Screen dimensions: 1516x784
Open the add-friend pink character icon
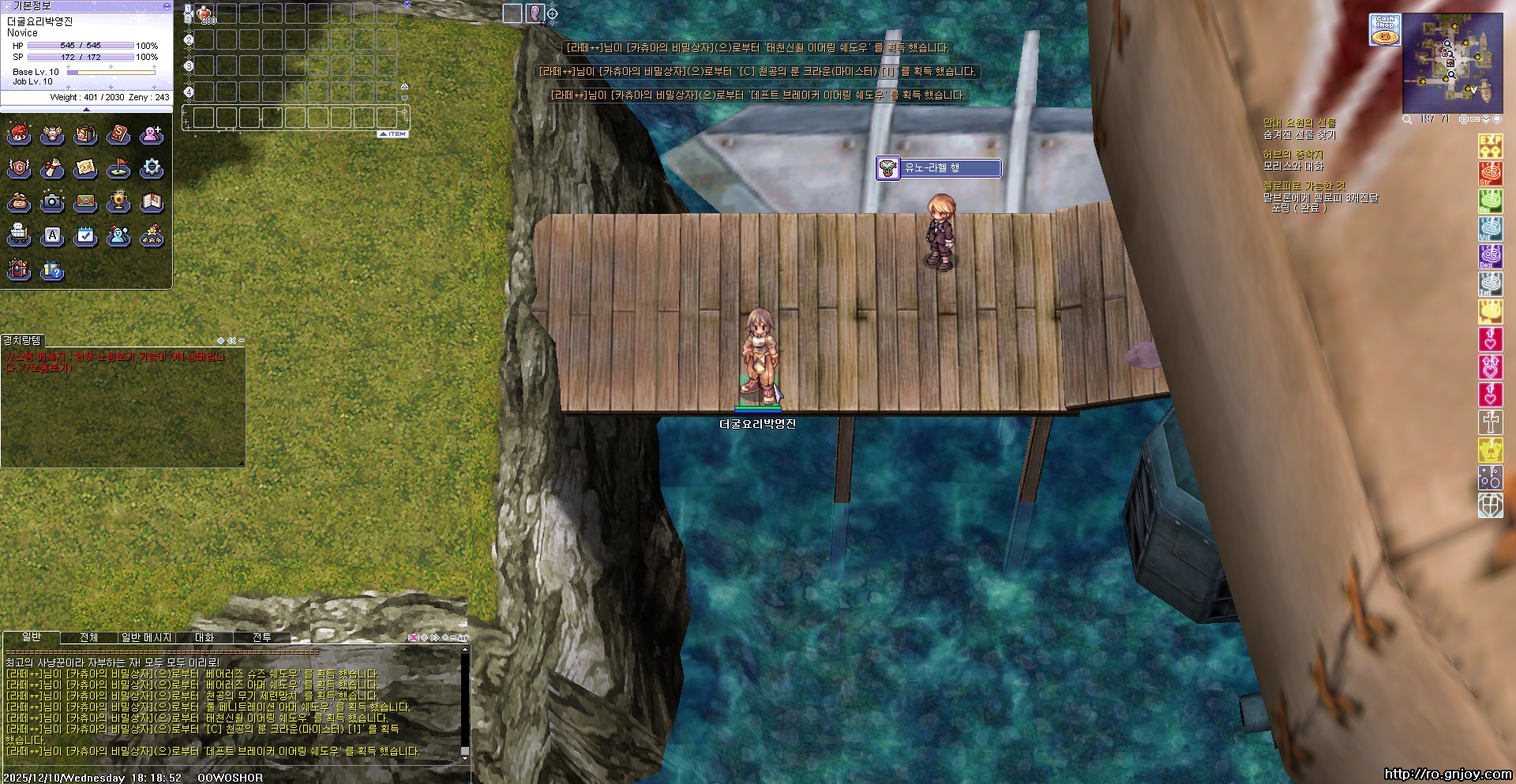pyautogui.click(x=152, y=135)
